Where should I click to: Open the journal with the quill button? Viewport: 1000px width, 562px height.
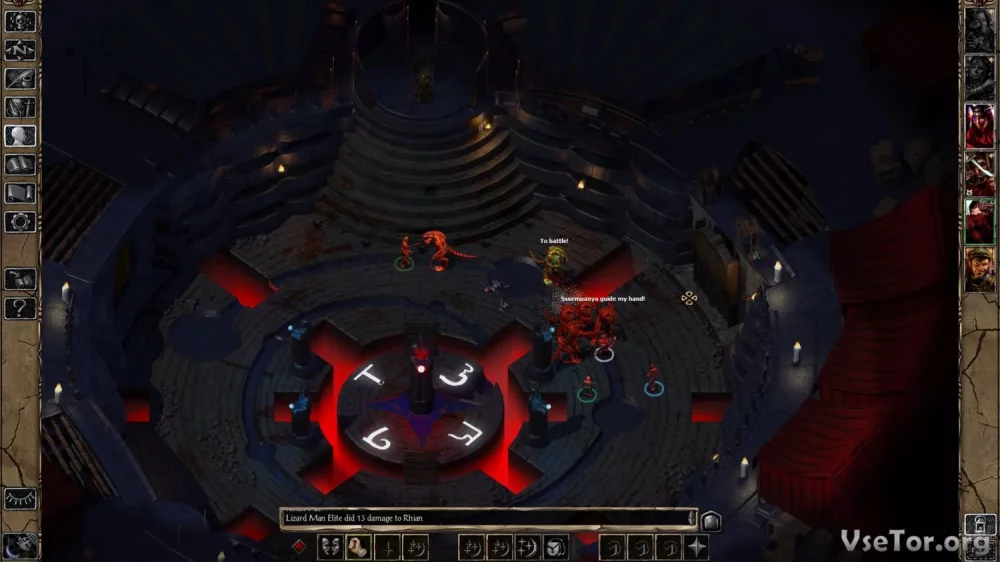pyautogui.click(x=20, y=78)
